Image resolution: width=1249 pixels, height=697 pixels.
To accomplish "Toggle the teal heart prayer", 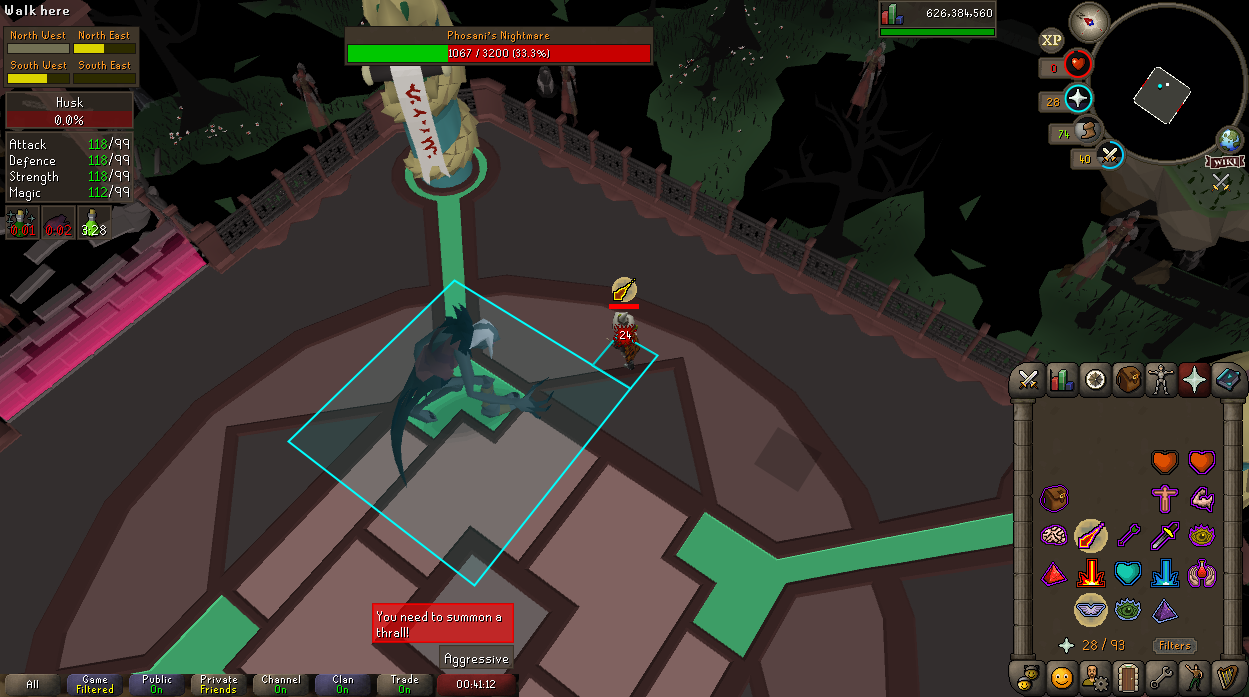I will [x=1128, y=573].
